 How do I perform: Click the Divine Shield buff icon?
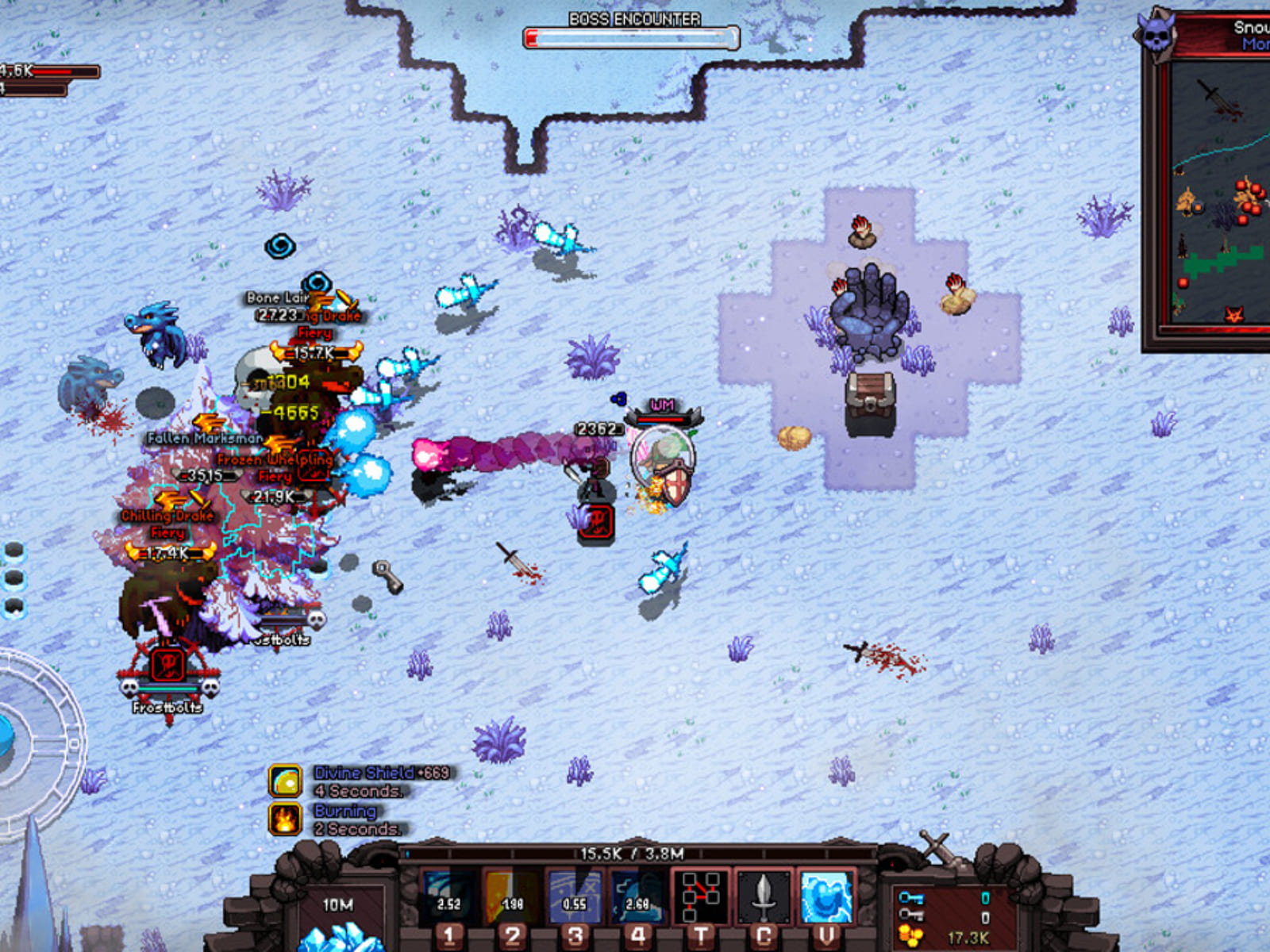tap(285, 781)
